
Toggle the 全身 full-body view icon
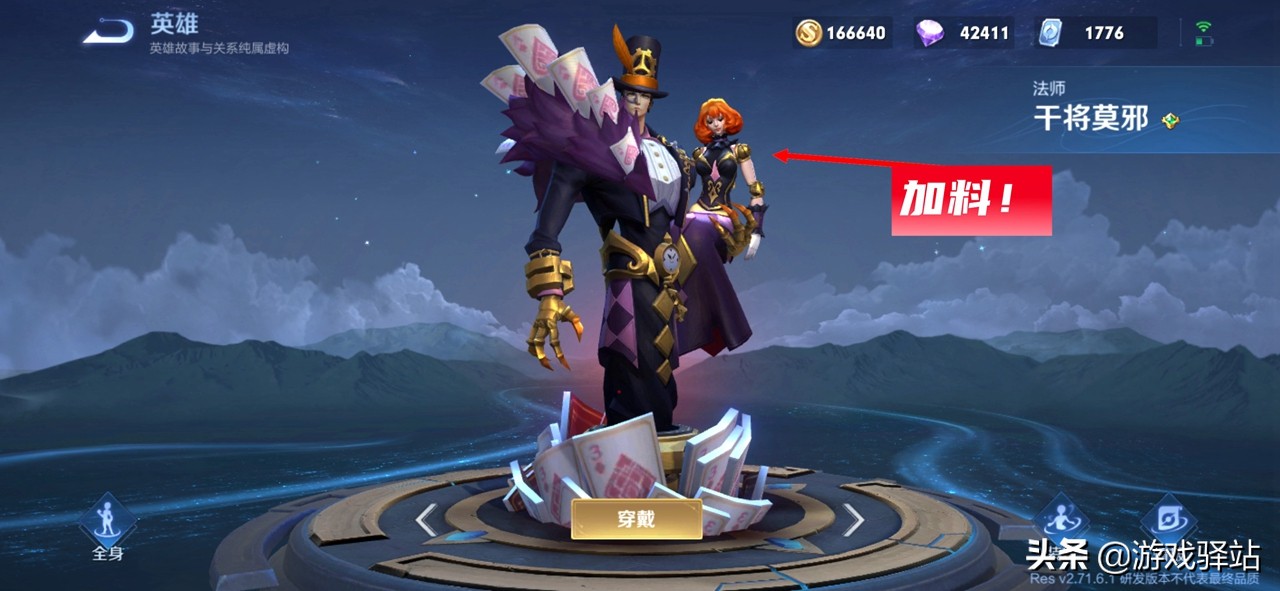click(107, 522)
